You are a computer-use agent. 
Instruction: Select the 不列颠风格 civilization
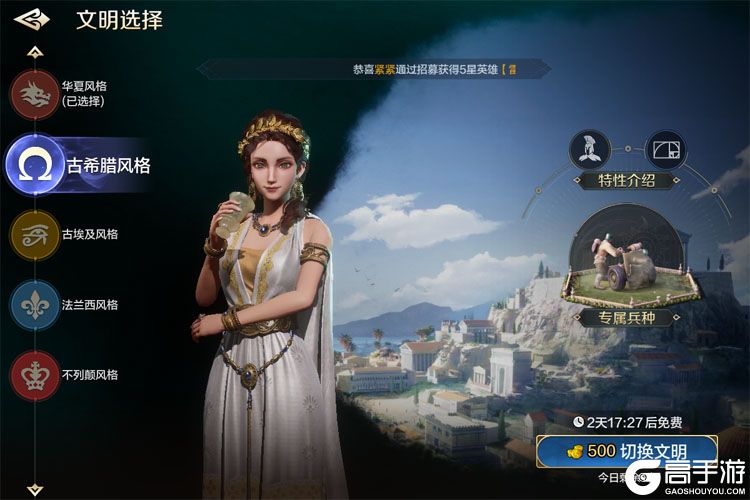tap(35, 375)
